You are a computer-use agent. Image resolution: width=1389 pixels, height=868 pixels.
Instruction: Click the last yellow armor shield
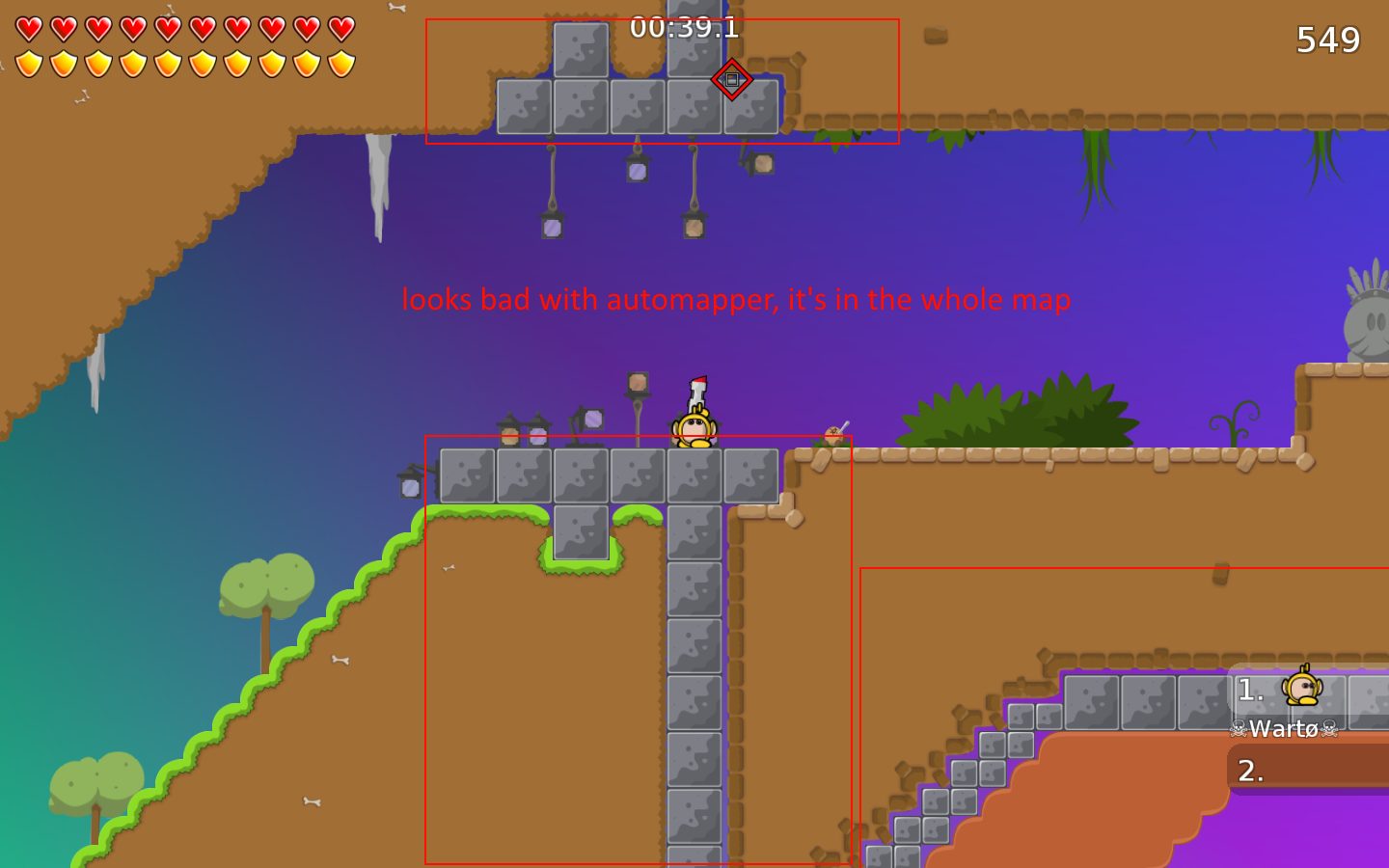pyautogui.click(x=340, y=66)
